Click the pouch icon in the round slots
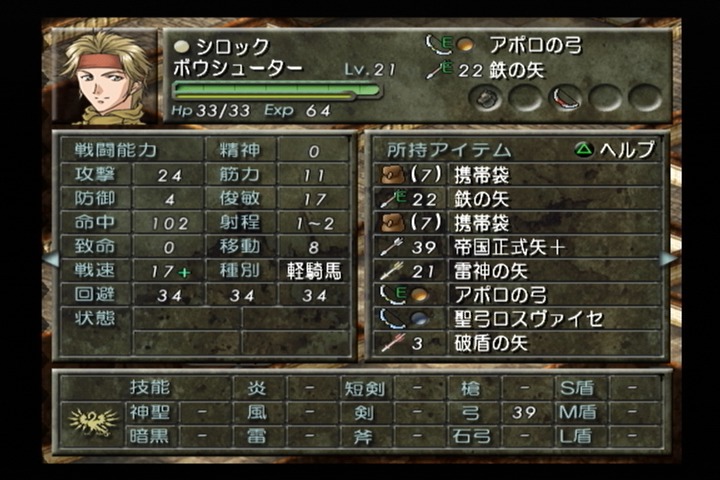 [488, 98]
